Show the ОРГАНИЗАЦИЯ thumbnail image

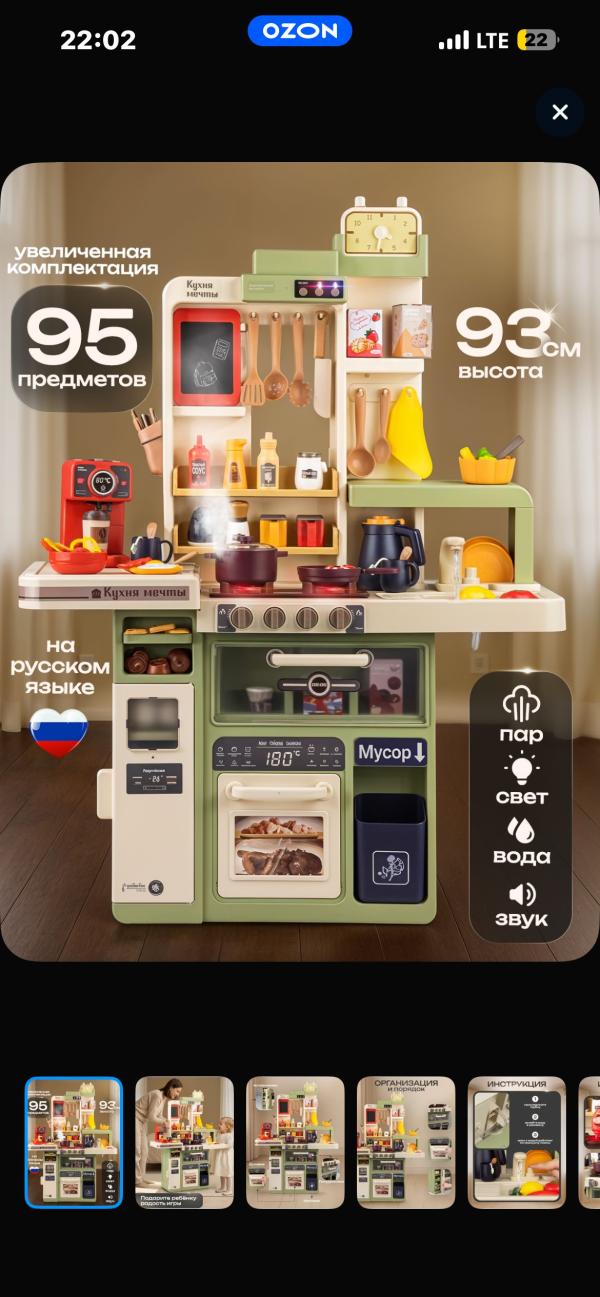[406, 1142]
